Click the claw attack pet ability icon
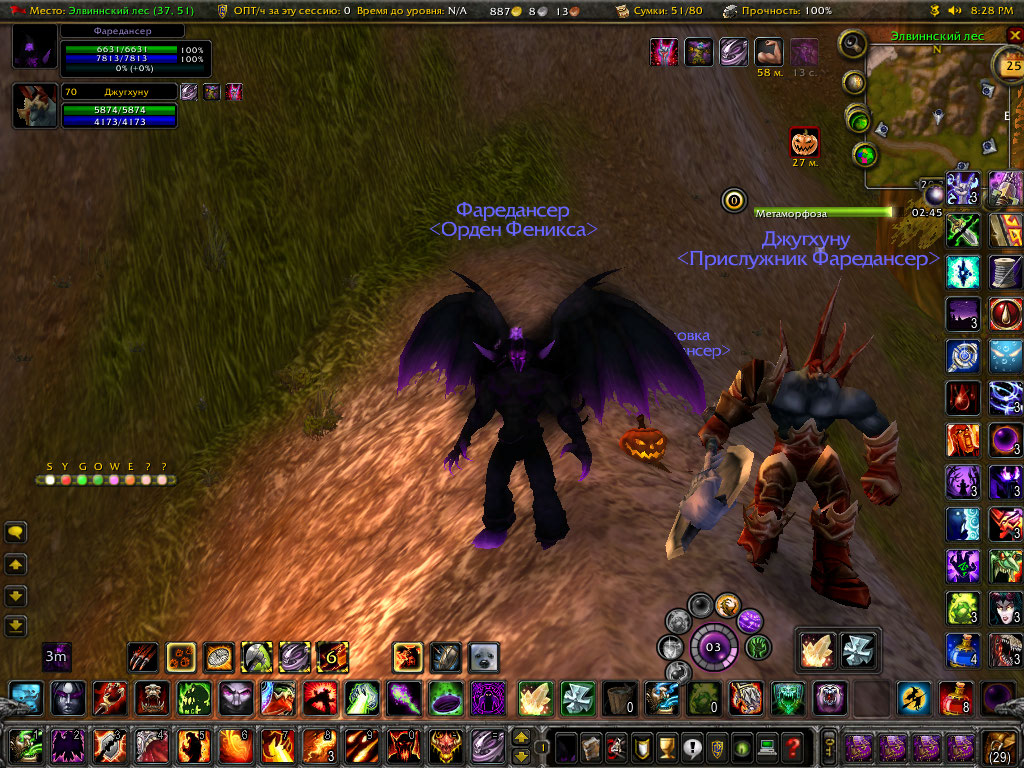 (x=143, y=657)
